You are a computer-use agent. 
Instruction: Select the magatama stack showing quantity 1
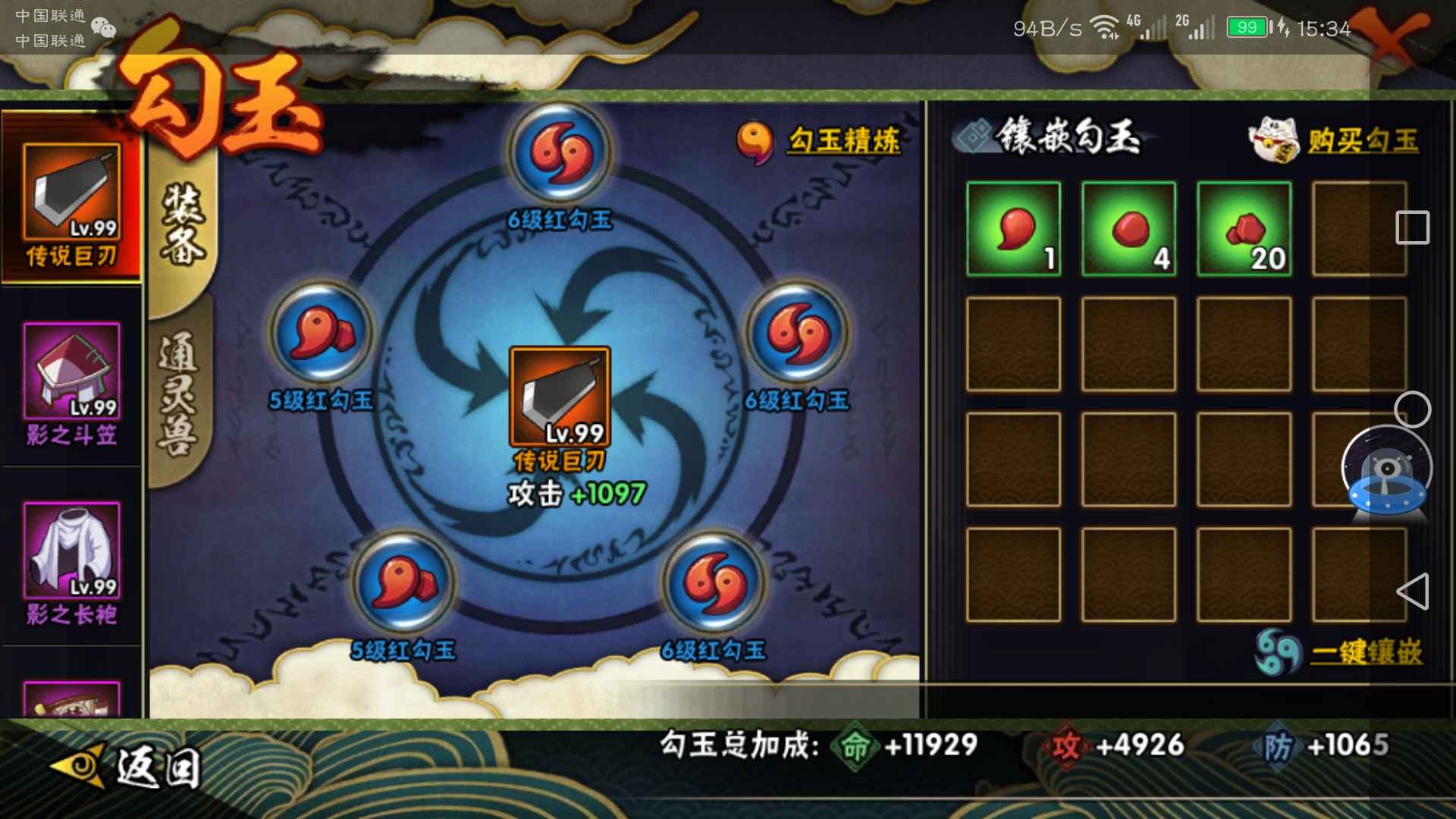click(x=1014, y=230)
